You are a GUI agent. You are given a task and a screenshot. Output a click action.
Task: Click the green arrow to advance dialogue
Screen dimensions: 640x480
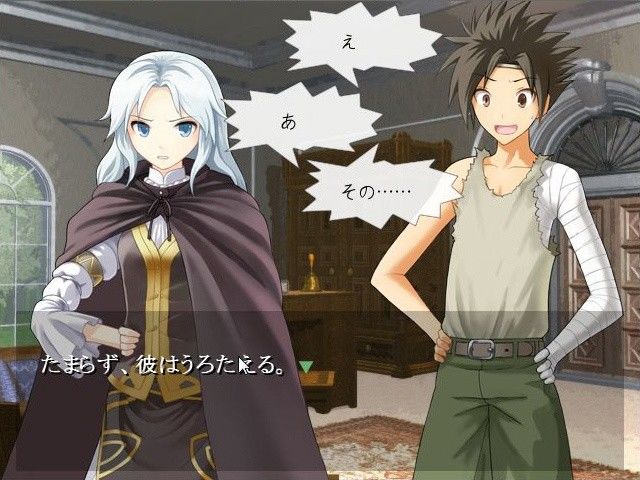coord(307,366)
